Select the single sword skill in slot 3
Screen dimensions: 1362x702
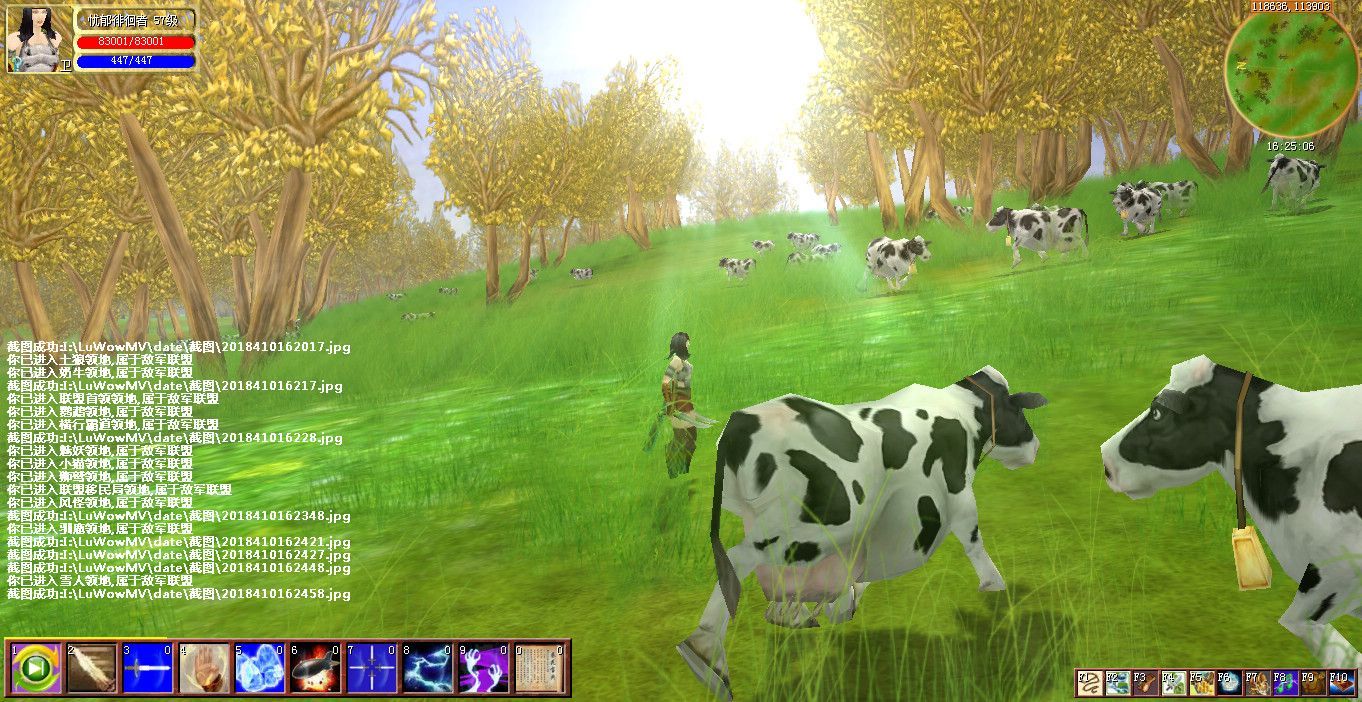click(148, 668)
